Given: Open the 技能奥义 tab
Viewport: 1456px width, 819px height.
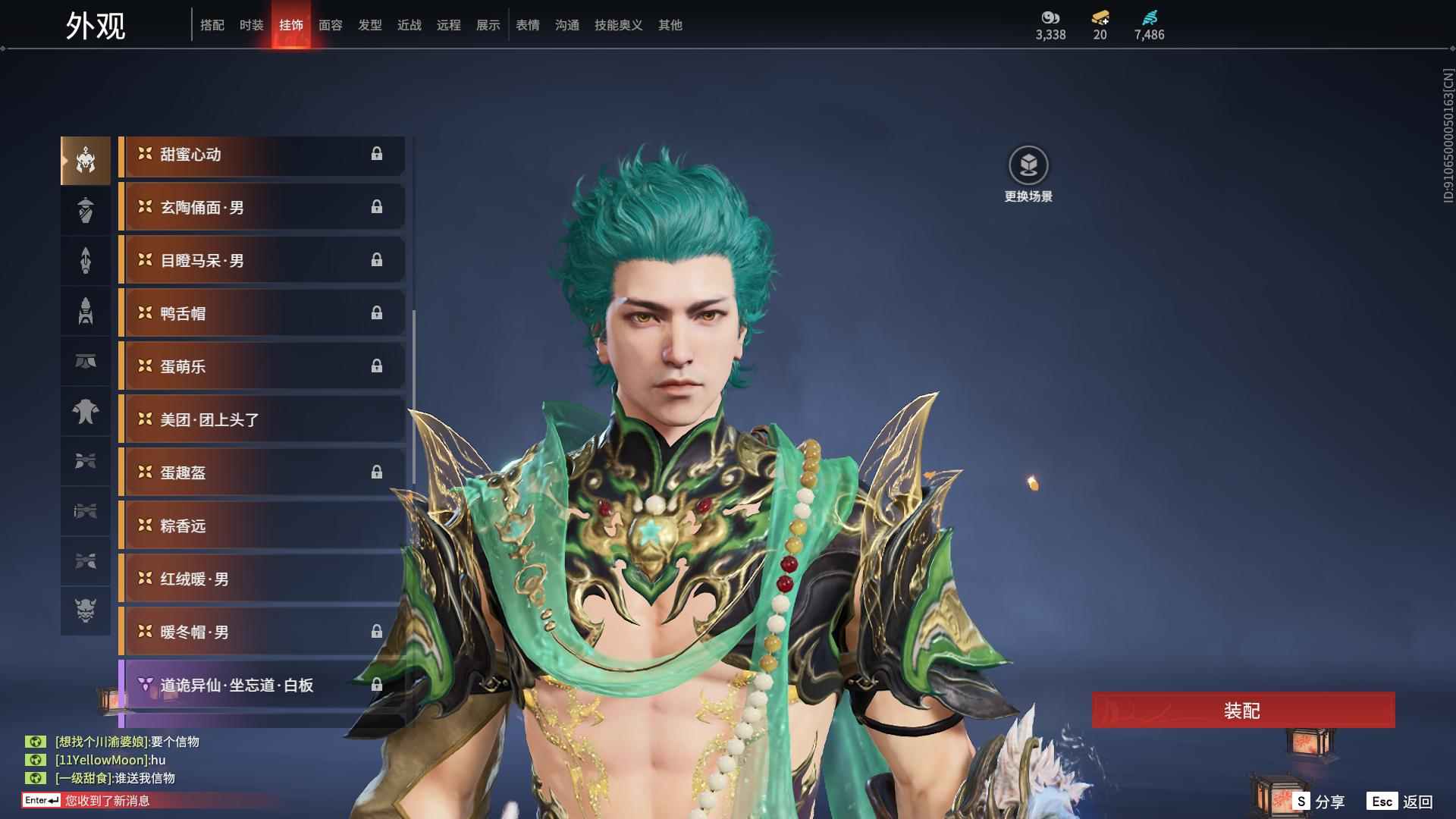Looking at the screenshot, I should pos(618,25).
